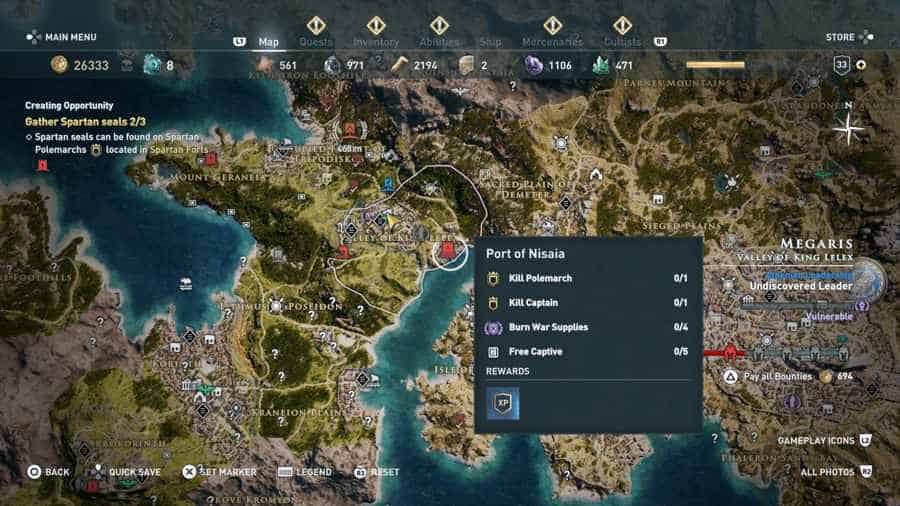Select the Gather Spartan seals quest tracker
The image size is (900, 506).
click(x=82, y=121)
